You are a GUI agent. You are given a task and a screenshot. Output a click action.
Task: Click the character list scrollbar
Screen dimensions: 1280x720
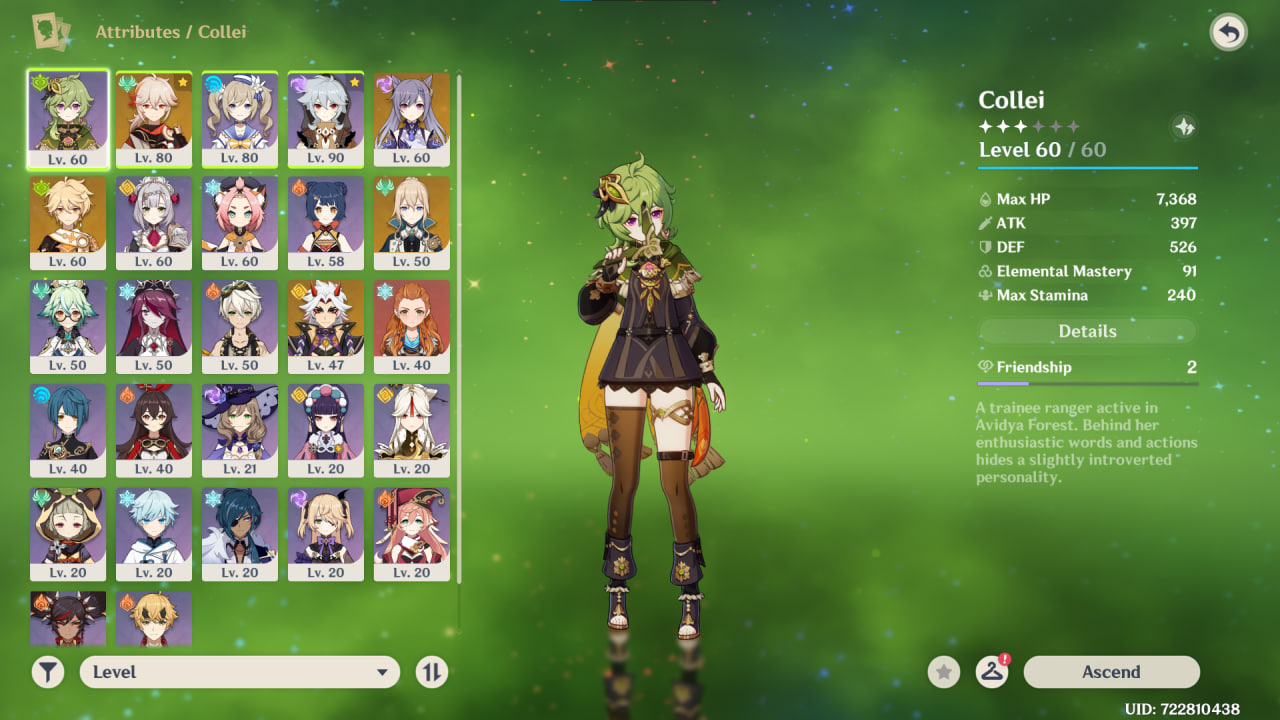[x=459, y=330]
